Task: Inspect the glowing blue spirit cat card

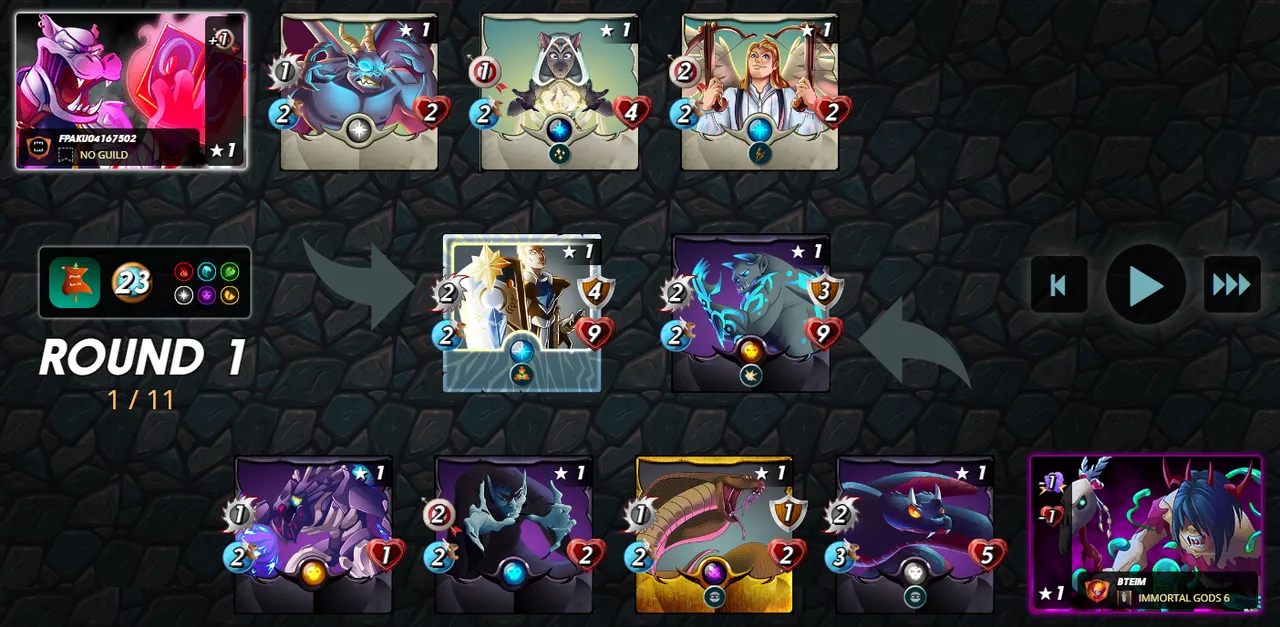Action: coord(751,312)
